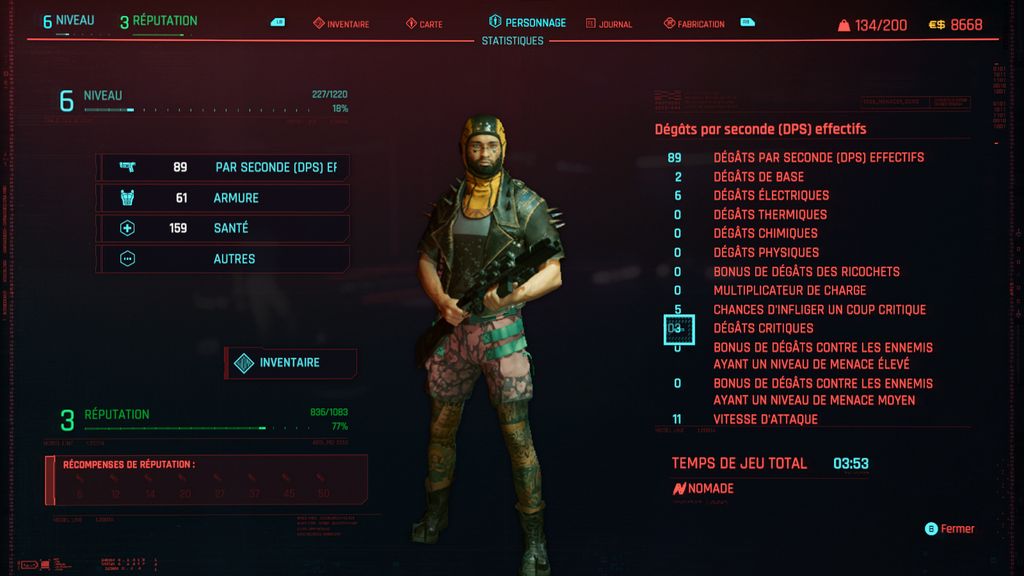Choose the Santé stat row

223,228
